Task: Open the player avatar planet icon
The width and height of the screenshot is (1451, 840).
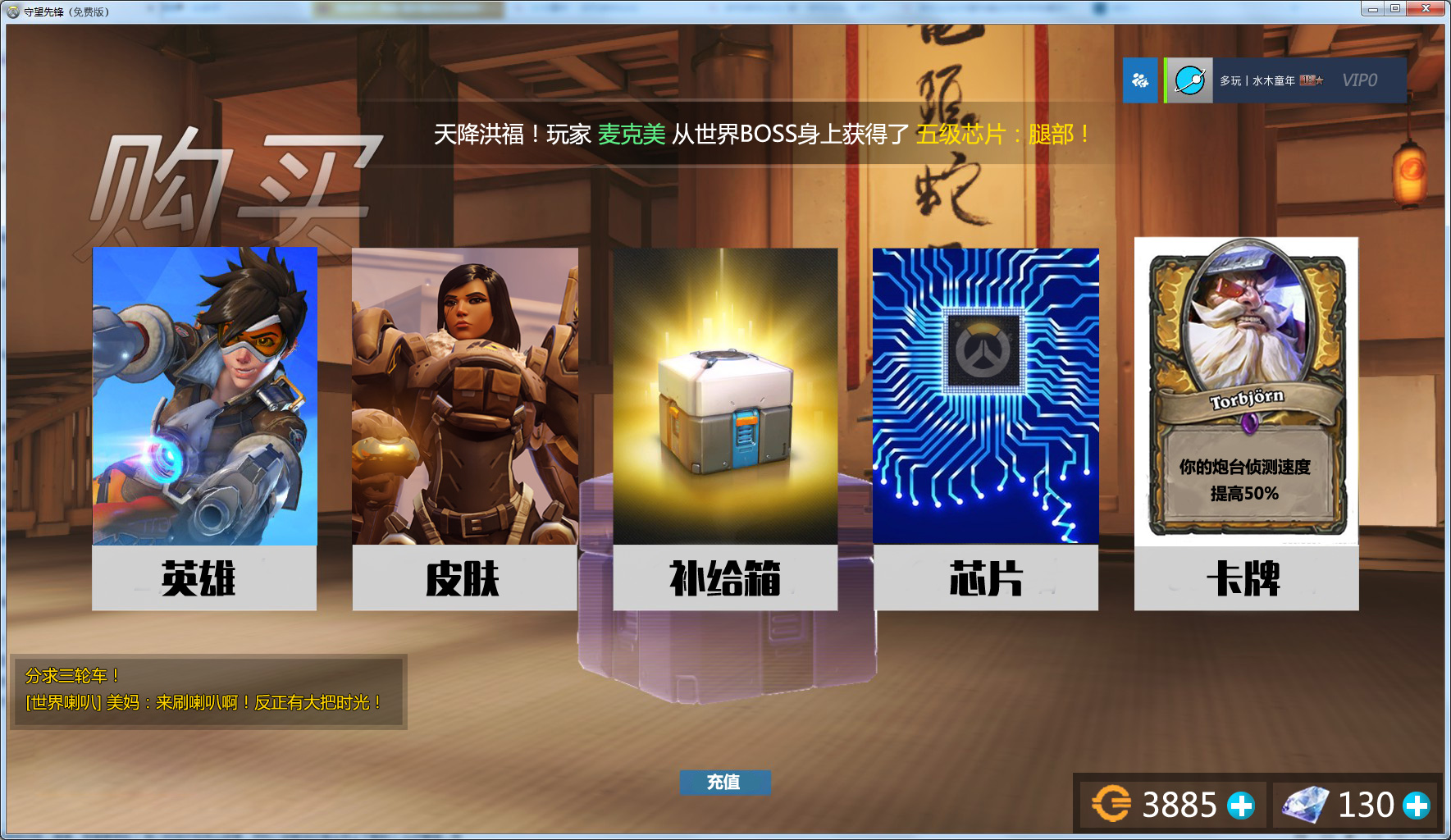Action: tap(1190, 80)
